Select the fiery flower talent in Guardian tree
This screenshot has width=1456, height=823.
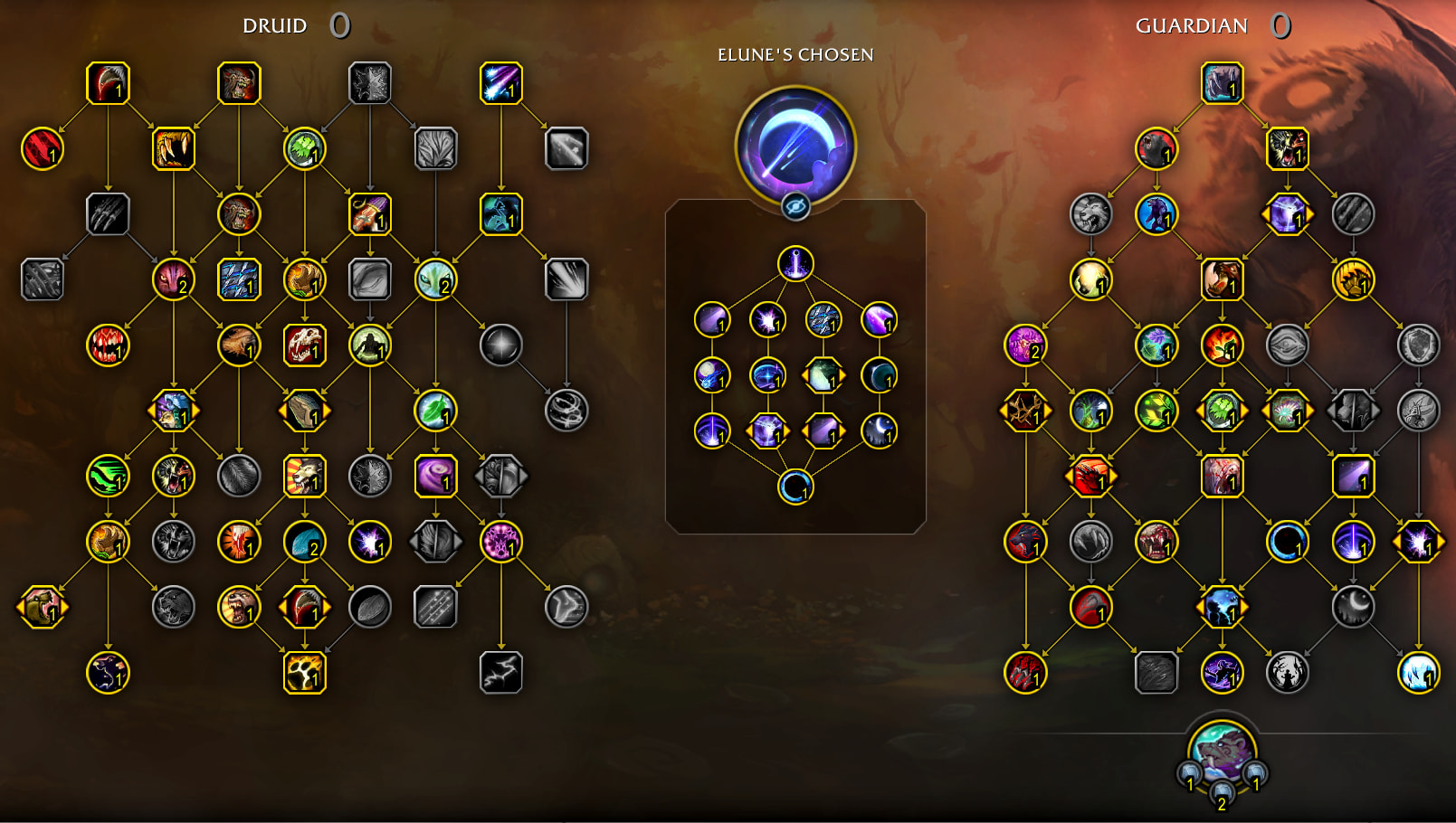pos(1222,345)
